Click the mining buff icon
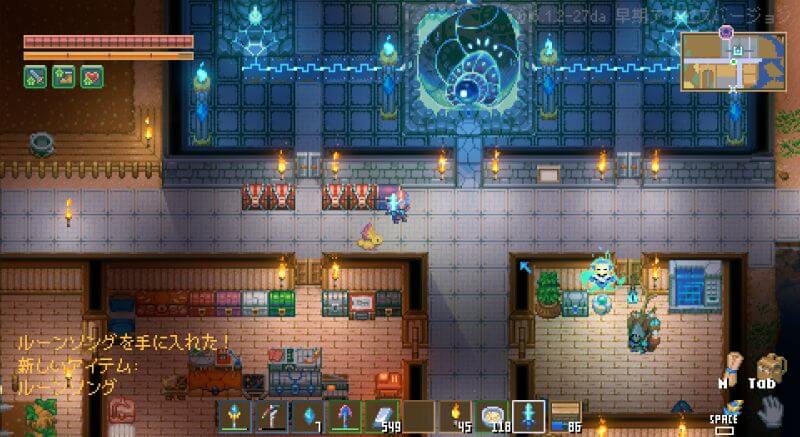Viewport: 800px width, 437px height. (64, 77)
